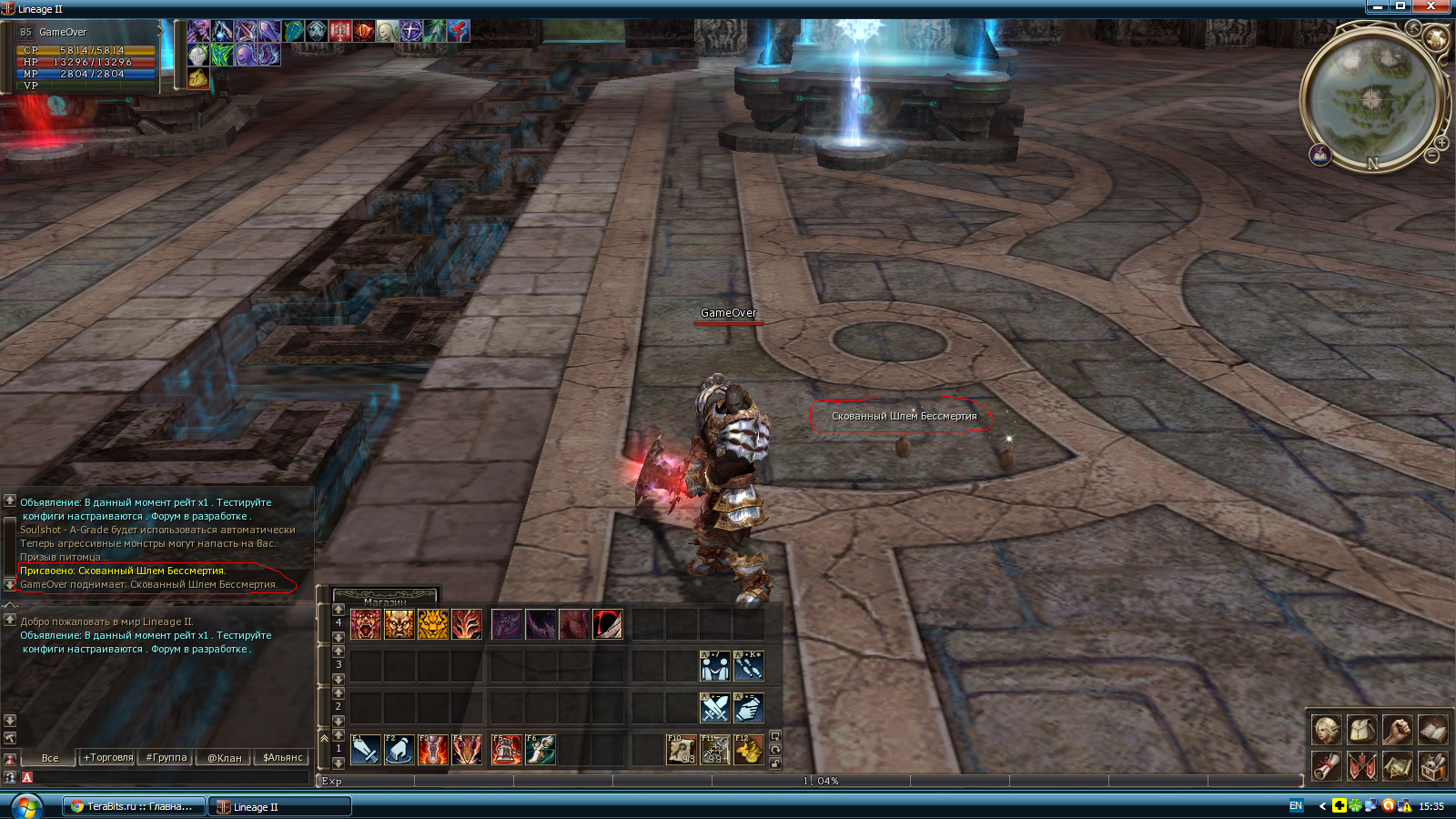Use the F12 golden hand hotbar slot
This screenshot has width=1456, height=819.
pos(749,750)
